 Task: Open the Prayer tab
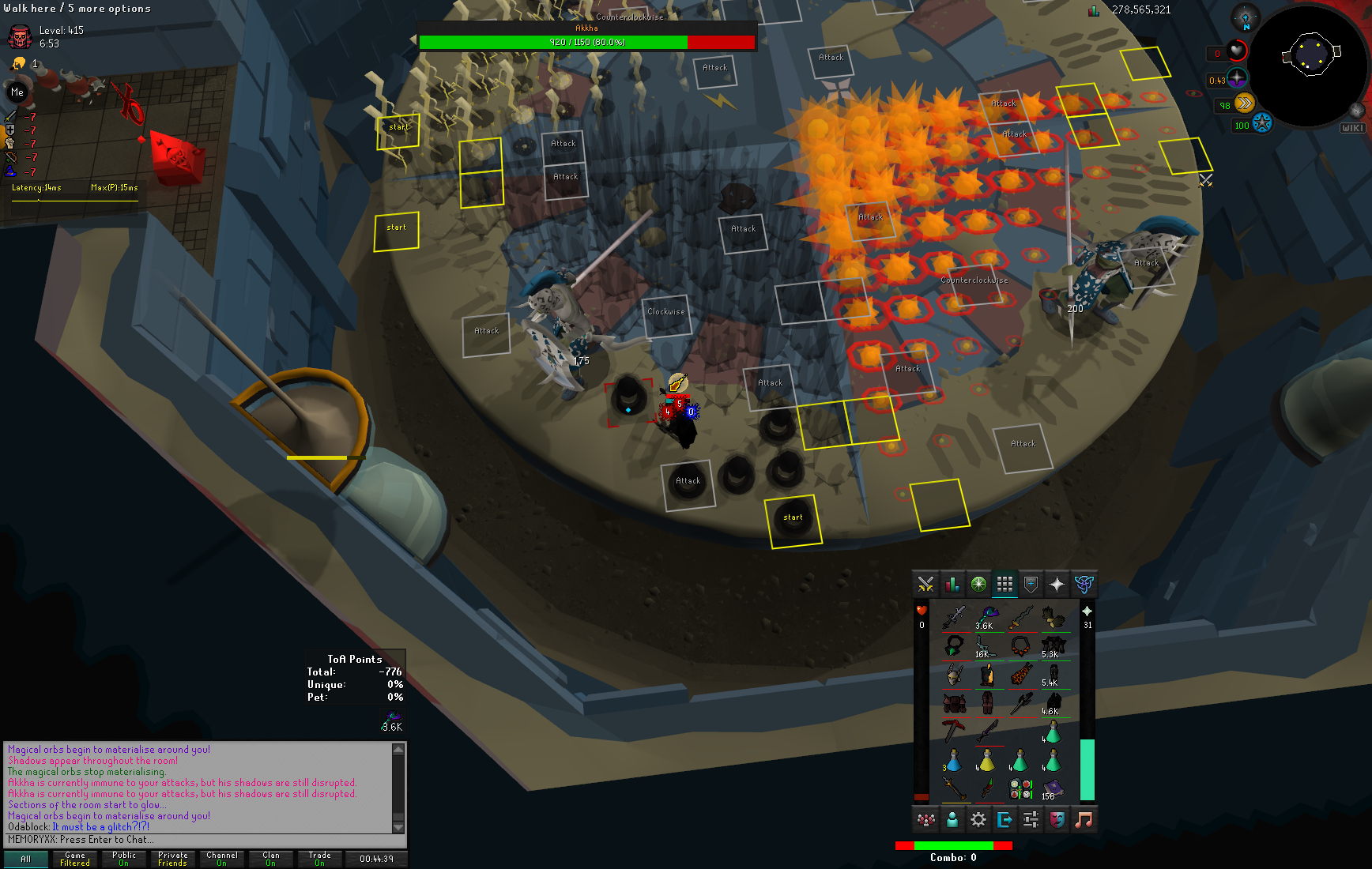point(1057,585)
